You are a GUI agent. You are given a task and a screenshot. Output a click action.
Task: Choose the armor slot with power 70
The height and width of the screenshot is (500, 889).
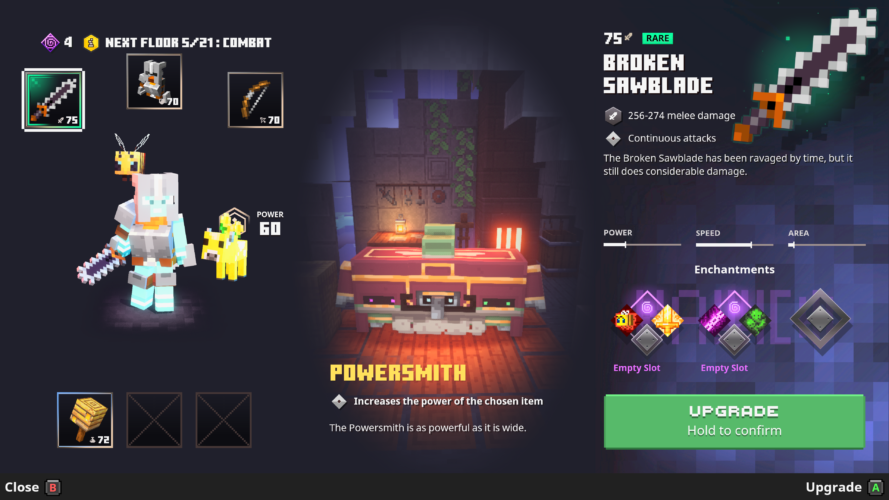tap(154, 82)
